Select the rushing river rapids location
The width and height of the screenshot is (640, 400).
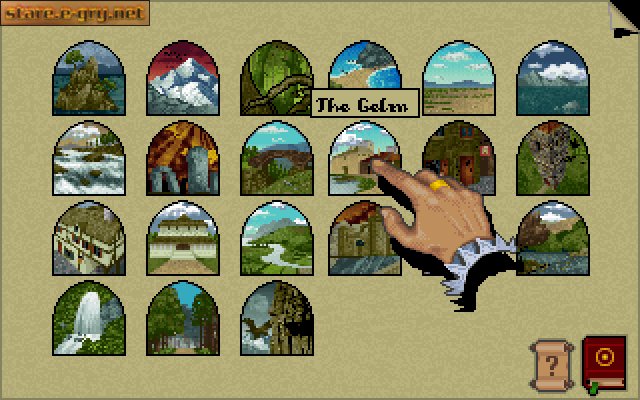point(88,158)
